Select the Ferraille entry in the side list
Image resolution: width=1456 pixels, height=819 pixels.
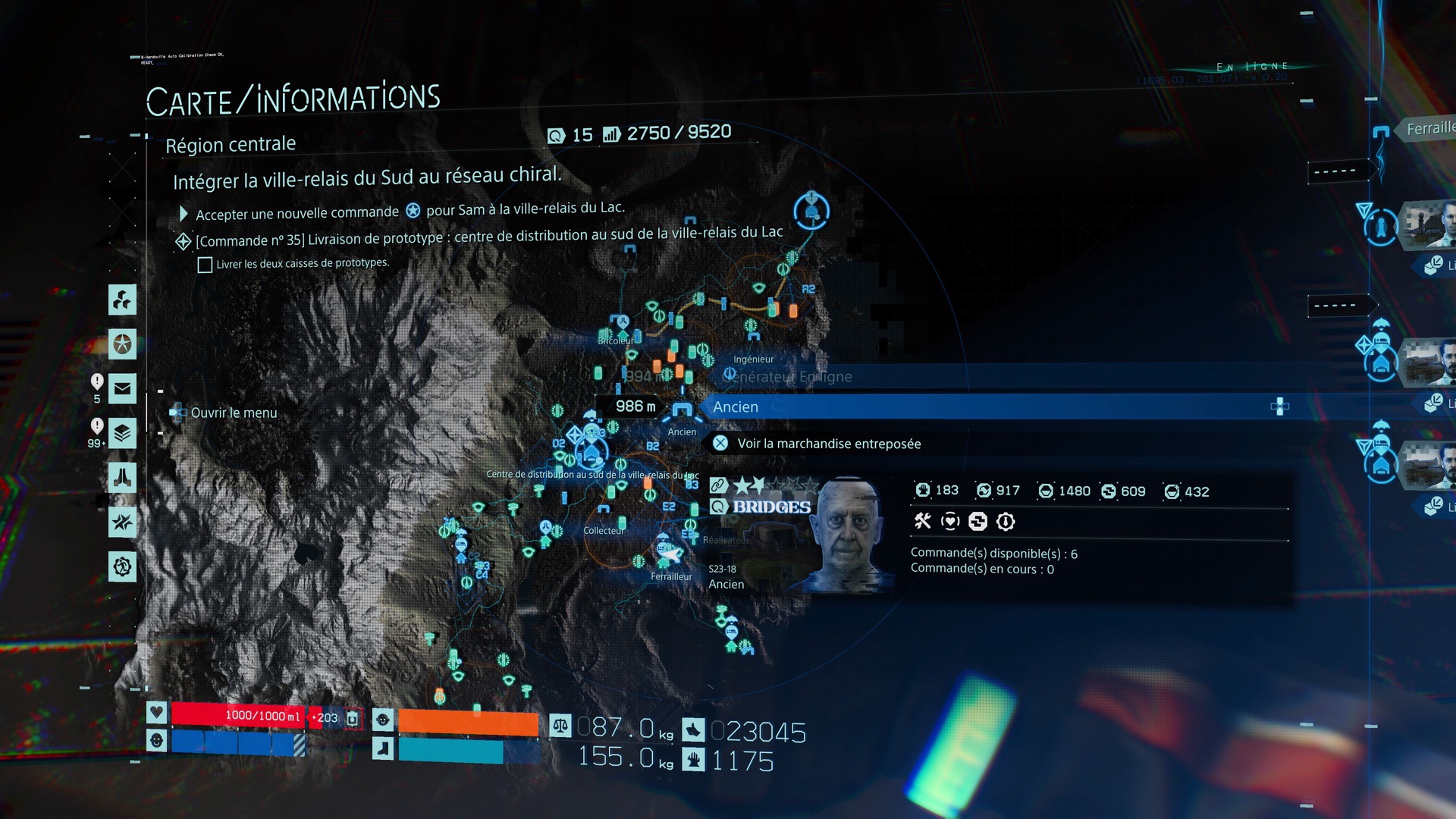[x=1429, y=129]
